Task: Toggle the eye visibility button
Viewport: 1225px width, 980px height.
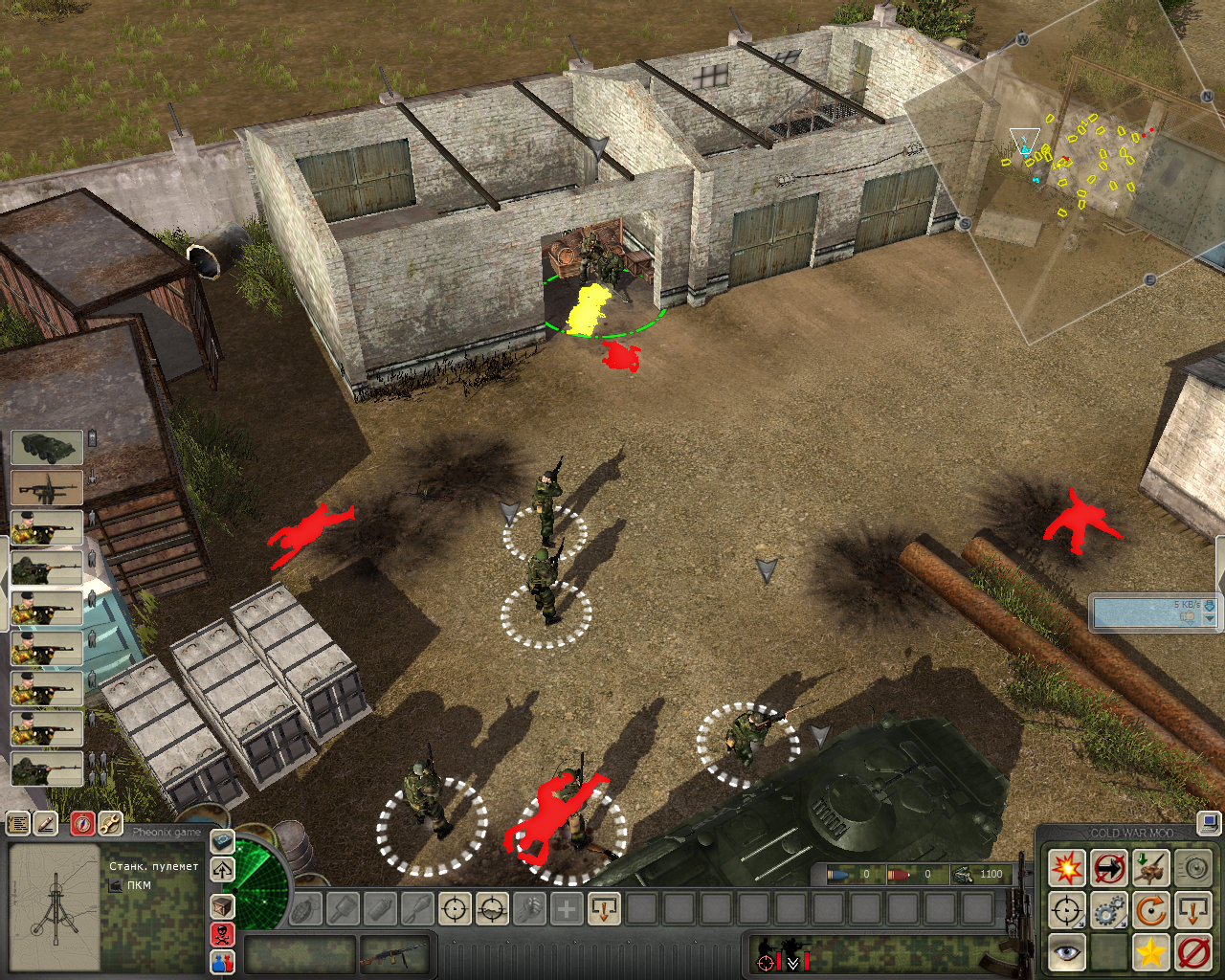Action: tap(1066, 952)
